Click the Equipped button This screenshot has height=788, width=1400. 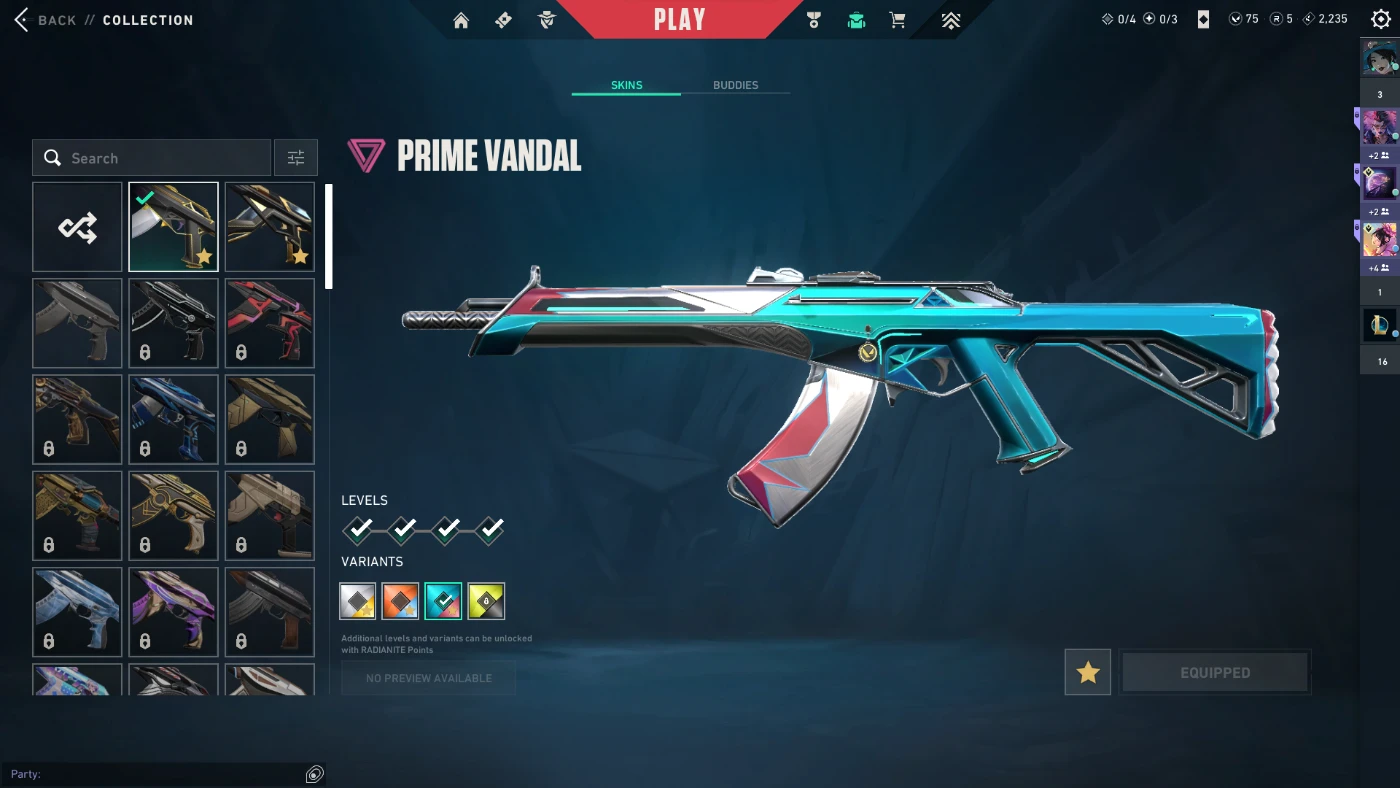click(x=1215, y=673)
